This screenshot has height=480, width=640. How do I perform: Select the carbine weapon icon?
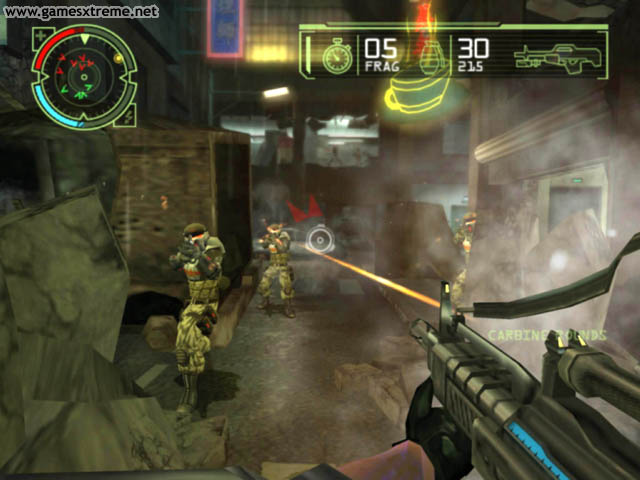560,55
